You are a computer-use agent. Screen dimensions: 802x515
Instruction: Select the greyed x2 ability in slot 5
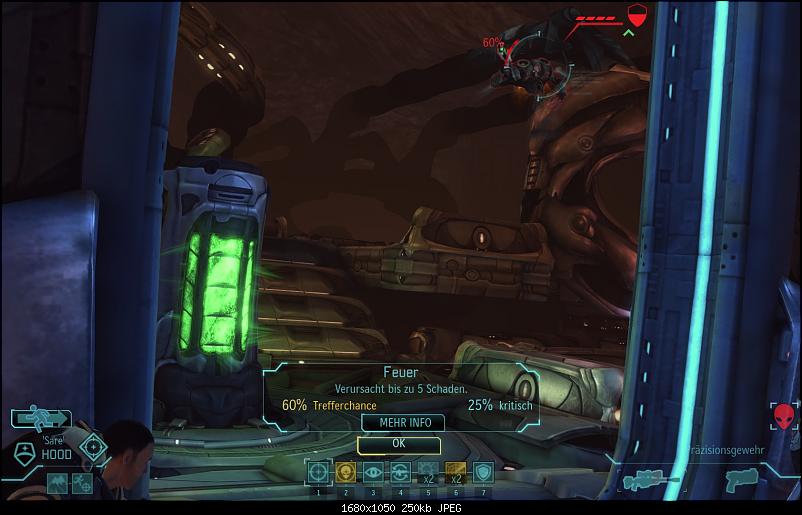428,472
